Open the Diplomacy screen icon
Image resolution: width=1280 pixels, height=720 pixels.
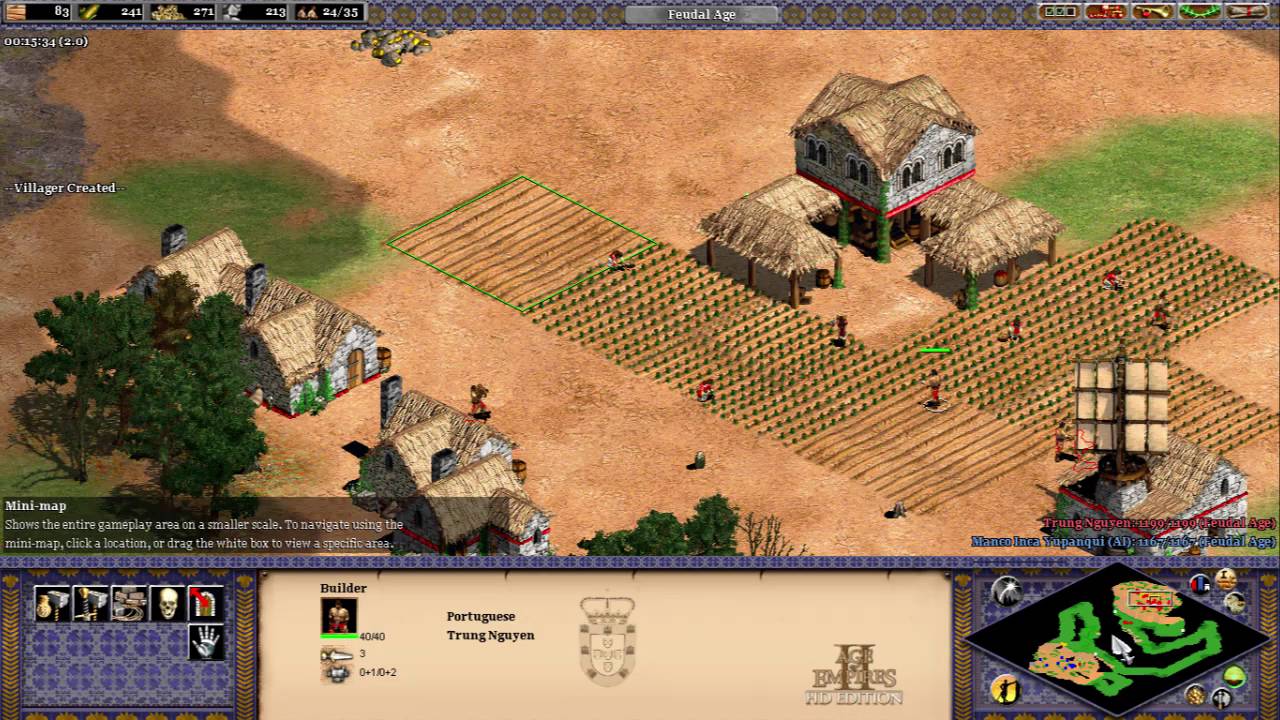pos(1060,13)
